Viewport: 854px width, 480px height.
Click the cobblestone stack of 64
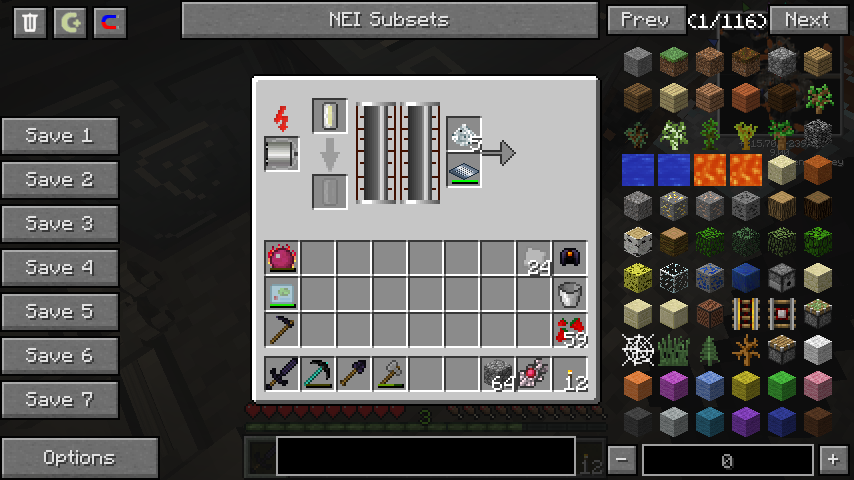point(498,374)
